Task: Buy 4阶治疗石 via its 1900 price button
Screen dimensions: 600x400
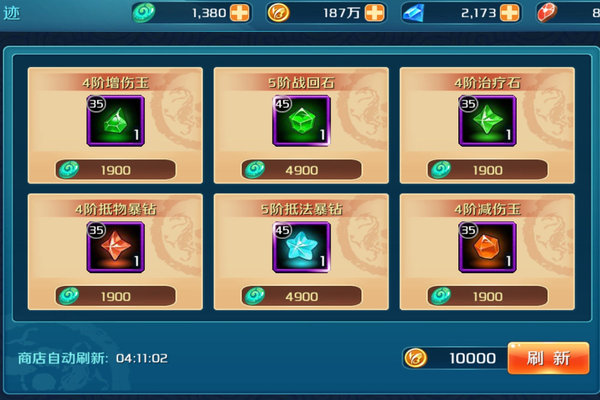Action: click(x=487, y=170)
